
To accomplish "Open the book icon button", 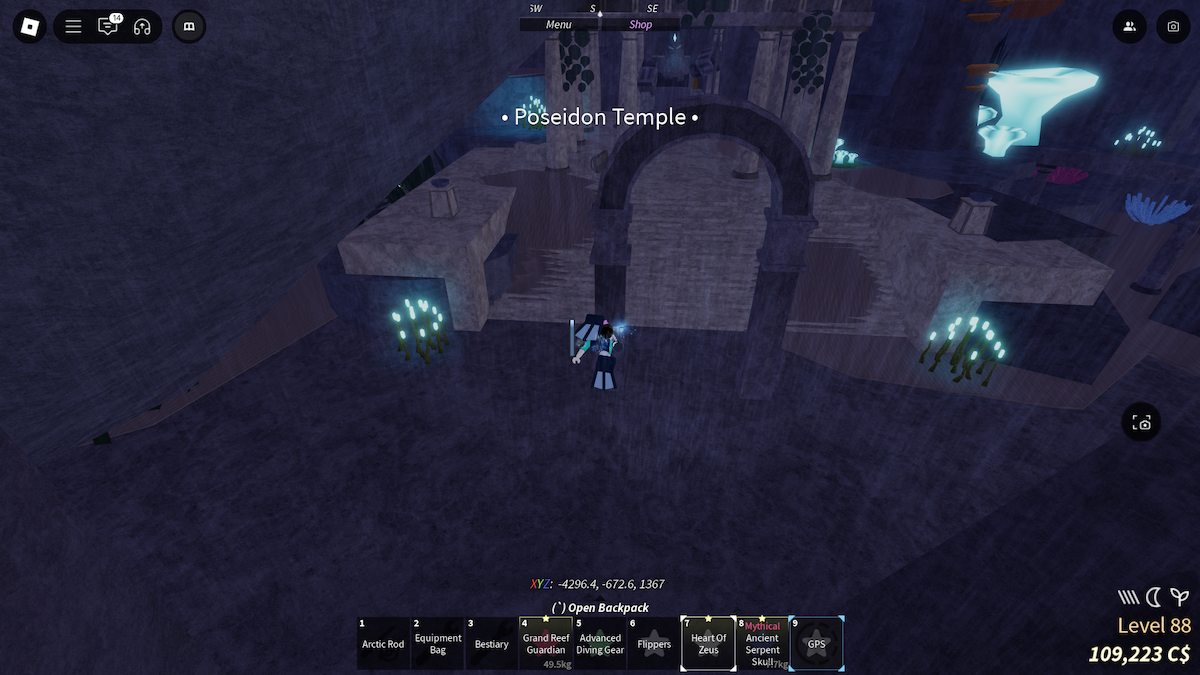I will pos(189,27).
